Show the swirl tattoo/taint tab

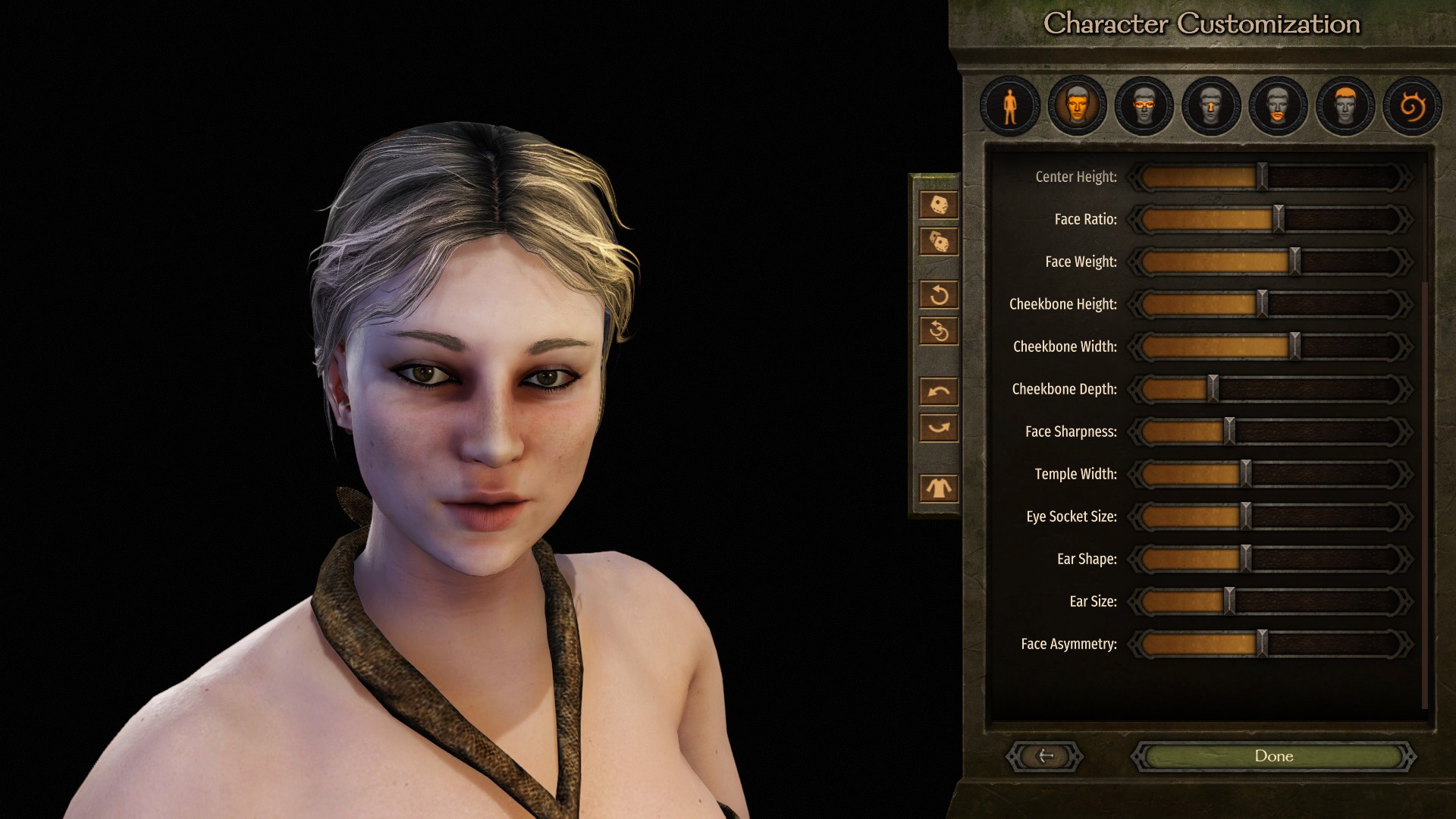[x=1412, y=106]
